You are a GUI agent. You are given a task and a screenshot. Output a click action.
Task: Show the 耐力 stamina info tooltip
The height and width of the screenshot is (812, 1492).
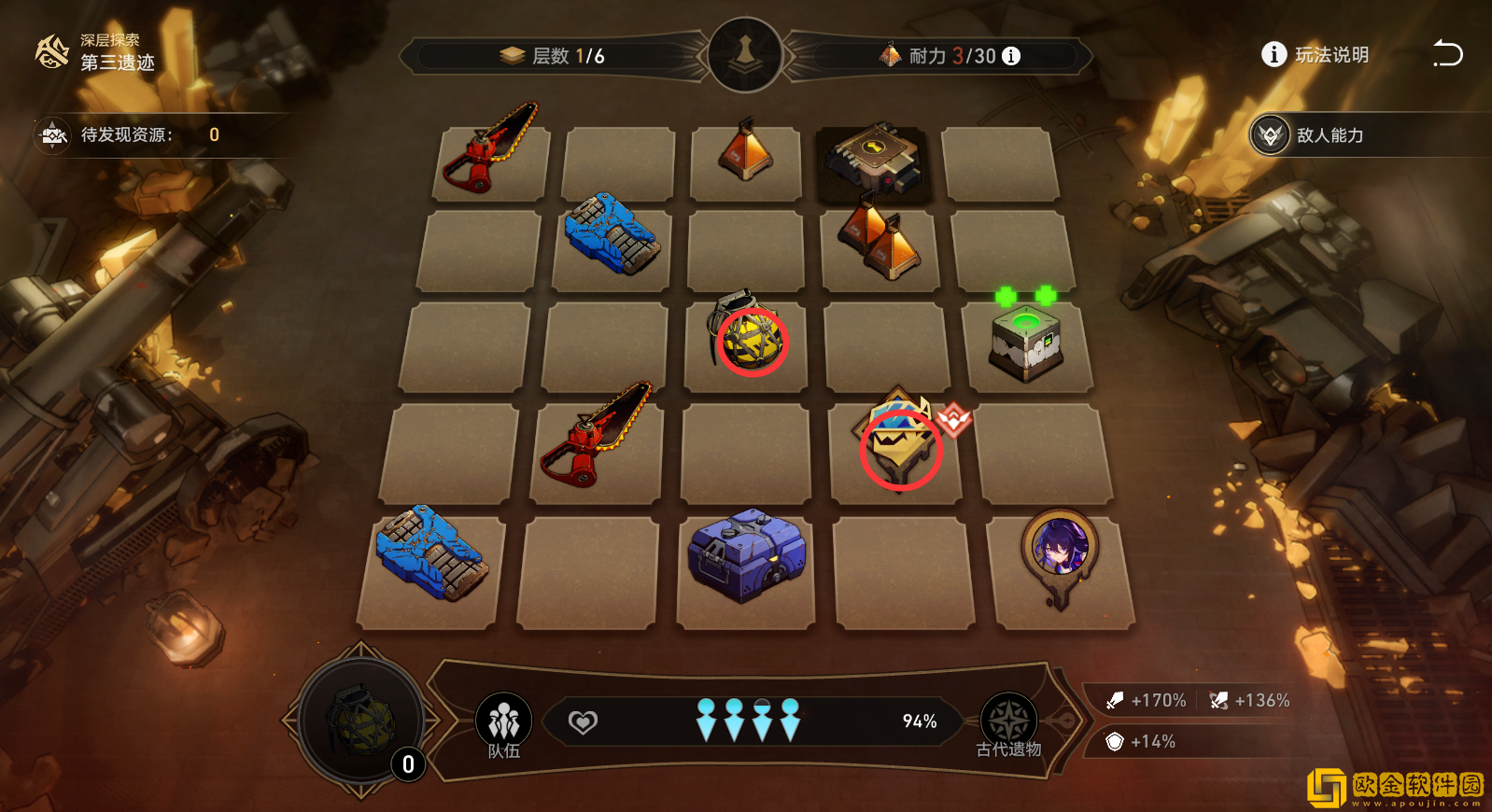tap(1011, 56)
